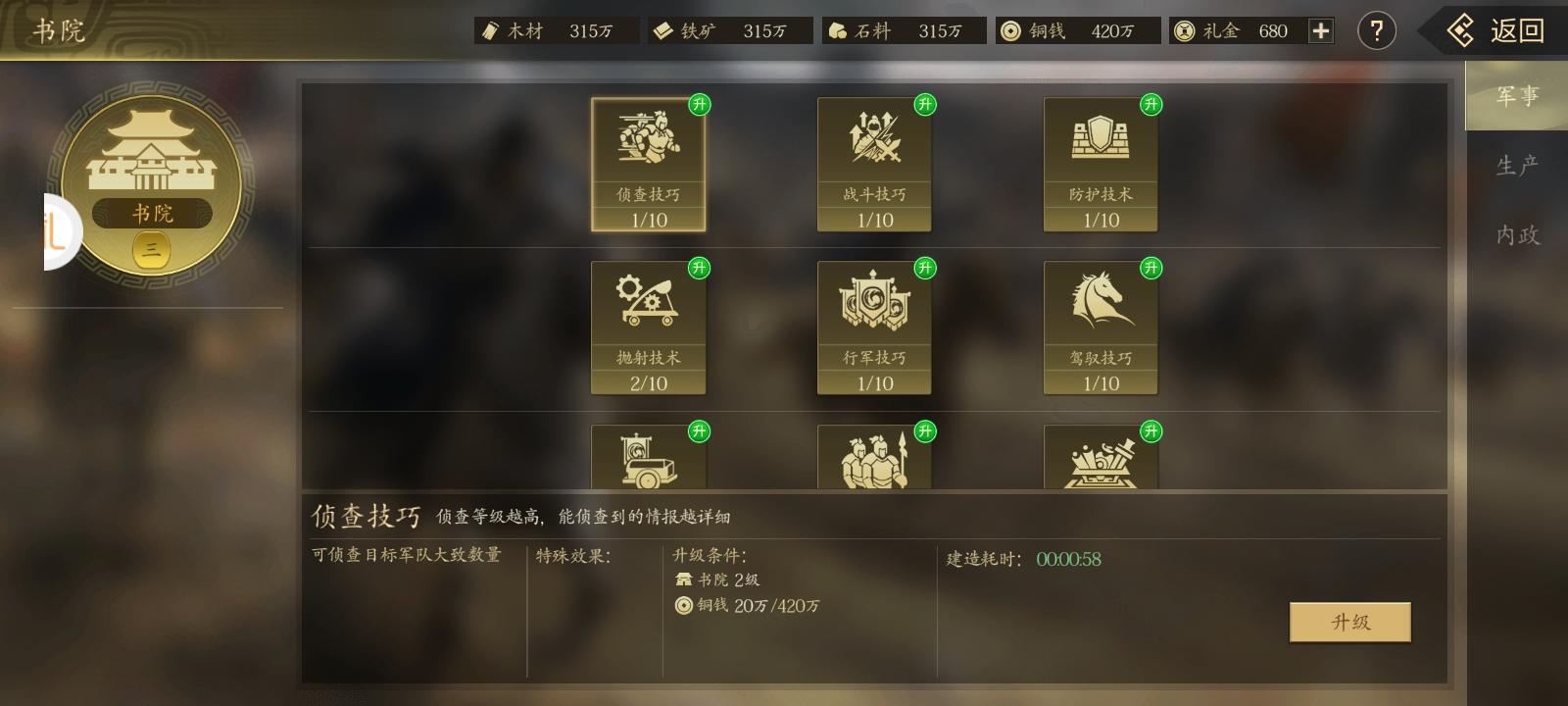Image resolution: width=1568 pixels, height=706 pixels.
Task: Click the plus to add 礼金
Action: coord(1321,30)
